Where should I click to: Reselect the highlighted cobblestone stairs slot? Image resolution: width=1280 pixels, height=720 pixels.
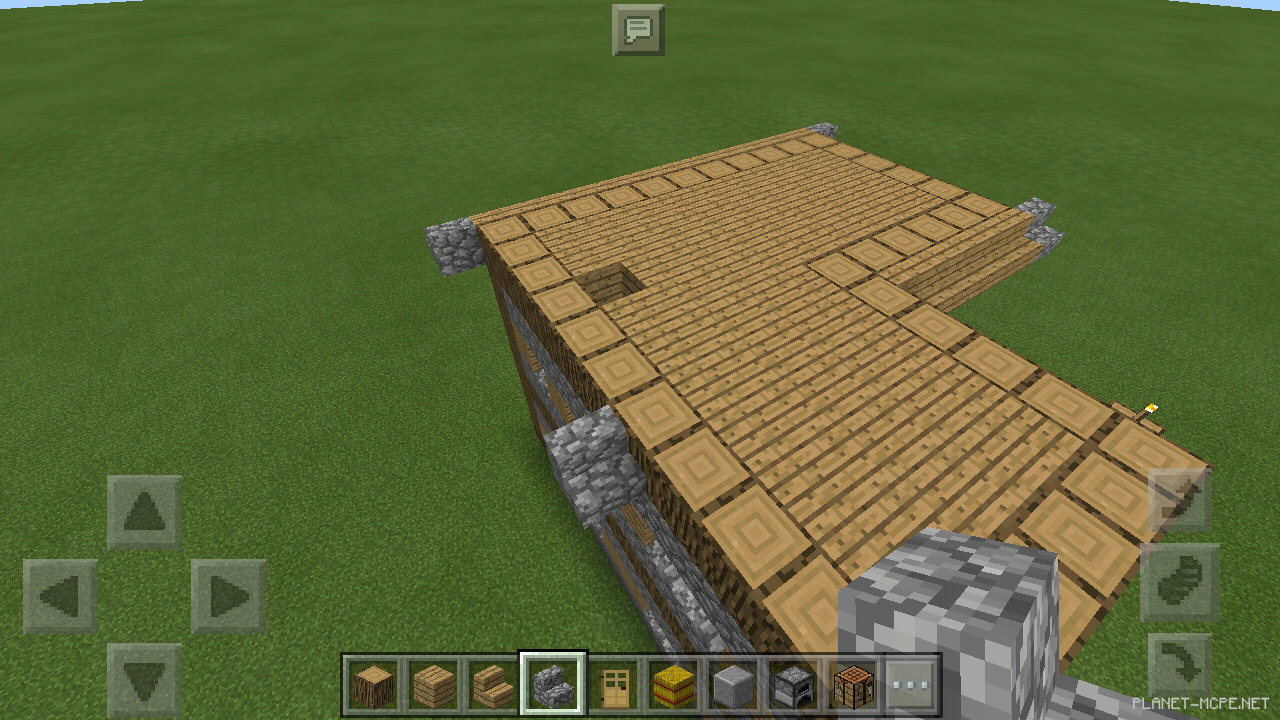pyautogui.click(x=553, y=685)
